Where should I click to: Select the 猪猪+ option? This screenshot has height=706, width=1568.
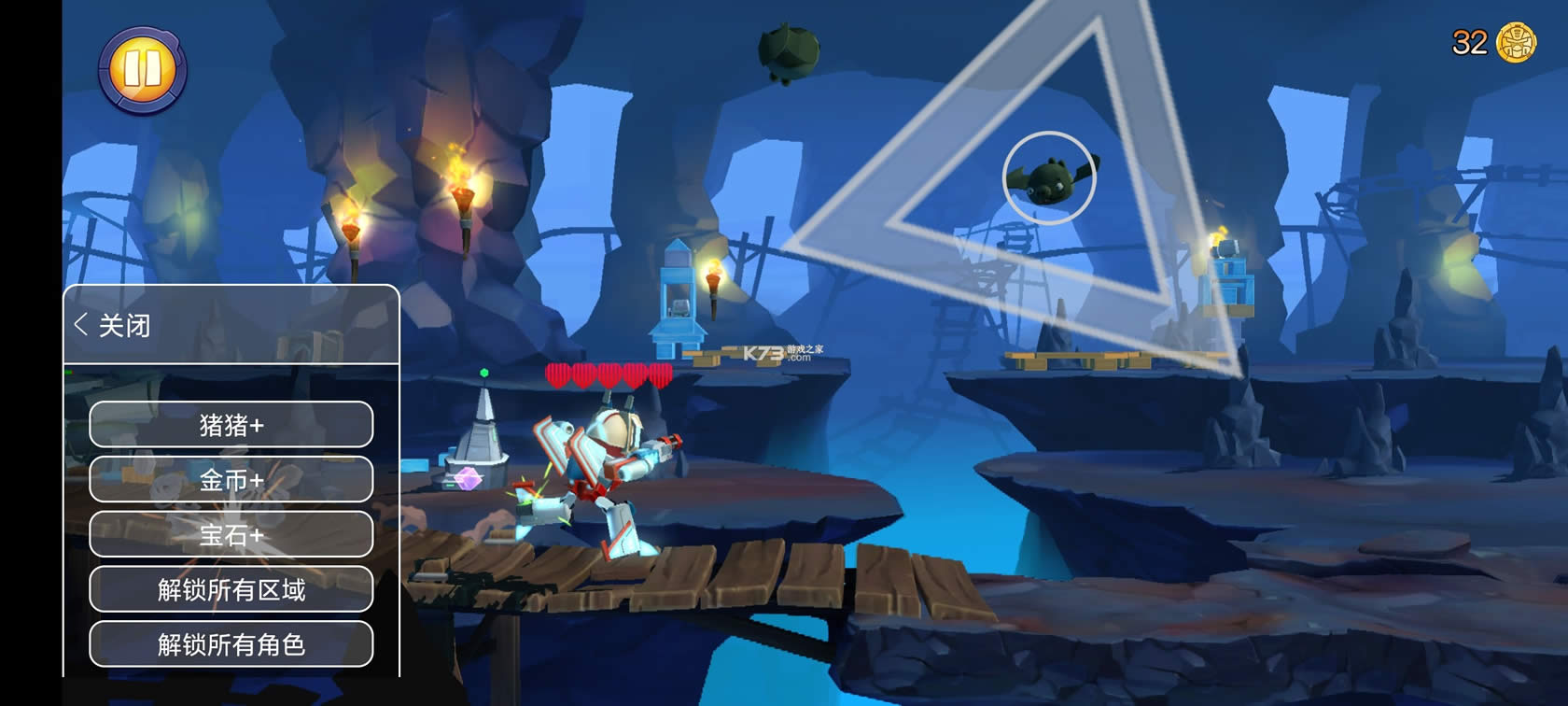[x=231, y=425]
